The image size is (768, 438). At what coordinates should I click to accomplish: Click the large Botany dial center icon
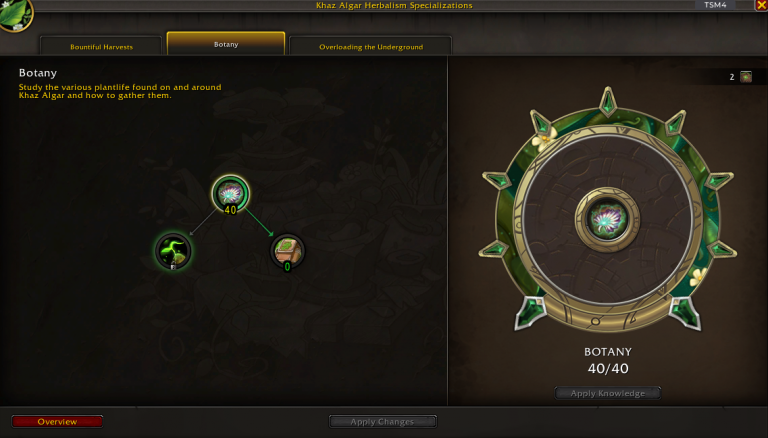coord(607,217)
